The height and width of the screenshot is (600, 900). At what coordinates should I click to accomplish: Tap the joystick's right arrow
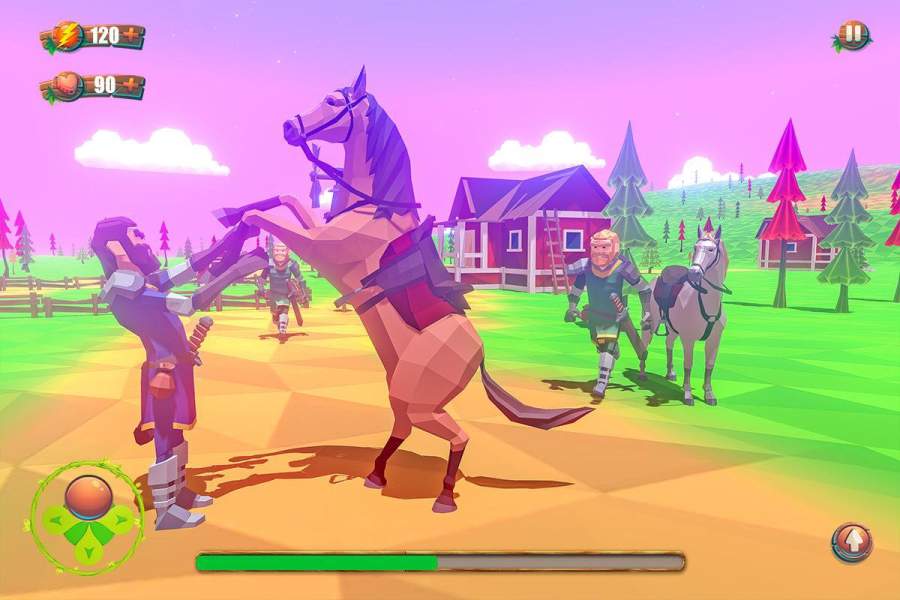point(120,518)
